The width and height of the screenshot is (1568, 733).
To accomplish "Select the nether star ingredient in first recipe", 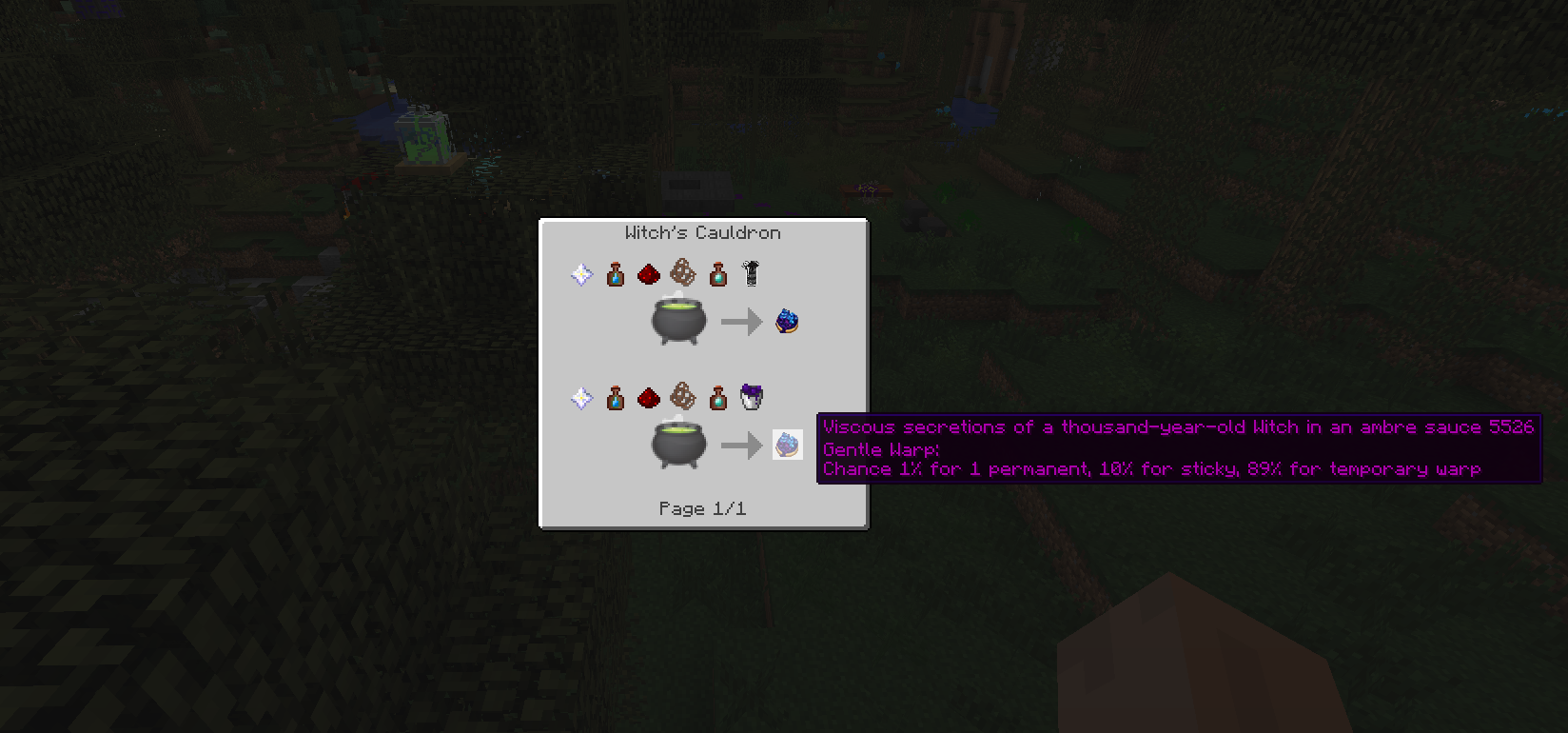I will (580, 274).
